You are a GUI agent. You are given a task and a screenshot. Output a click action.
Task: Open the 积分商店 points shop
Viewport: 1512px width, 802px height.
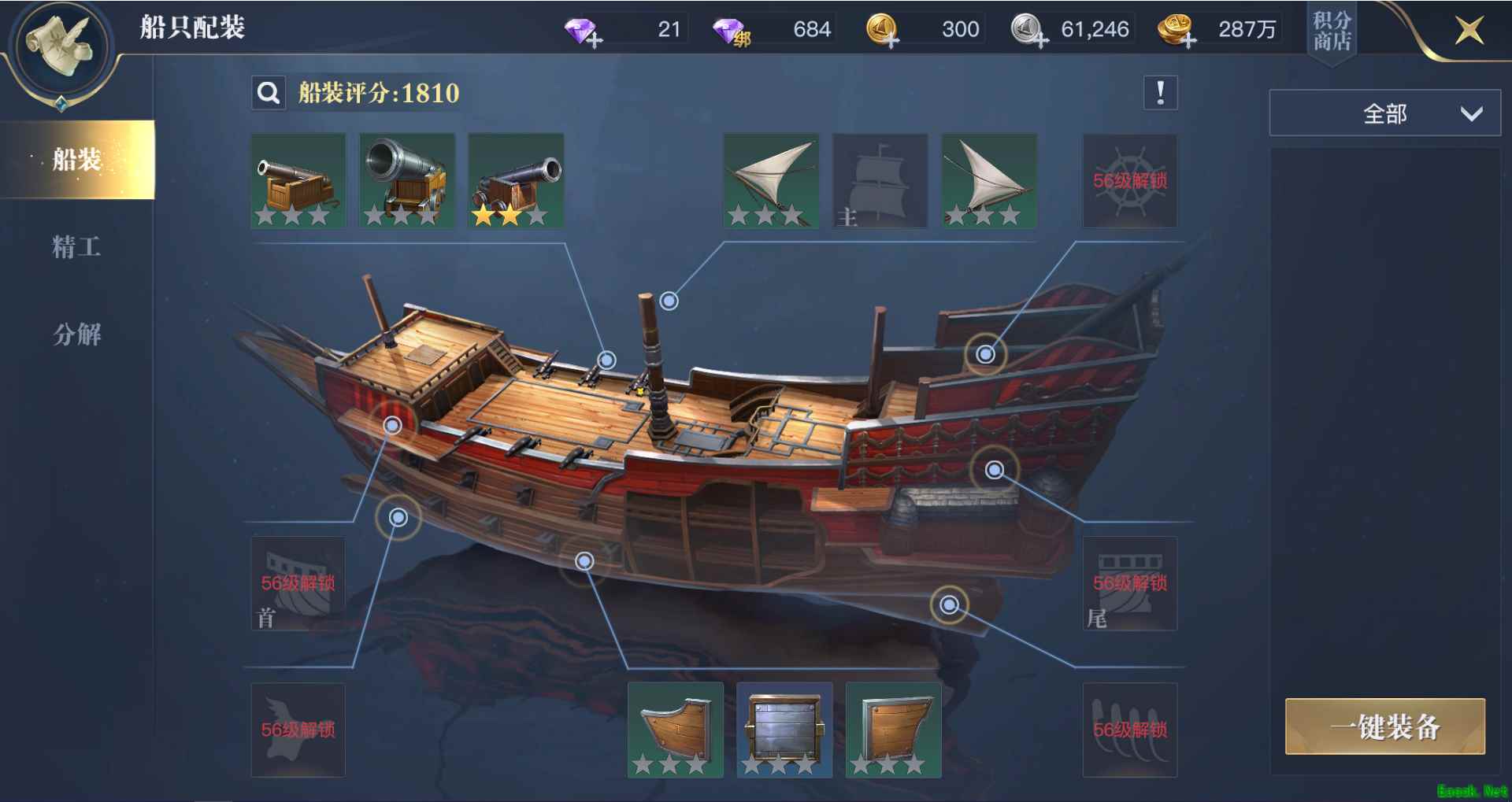pyautogui.click(x=1332, y=31)
